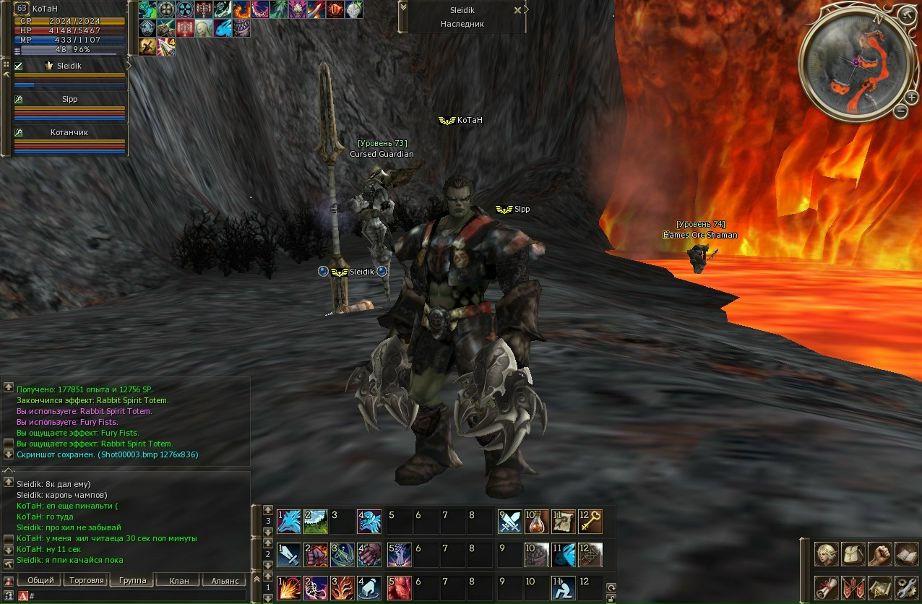Close the Sleidik target window
This screenshot has width=922, height=604.
[517, 9]
